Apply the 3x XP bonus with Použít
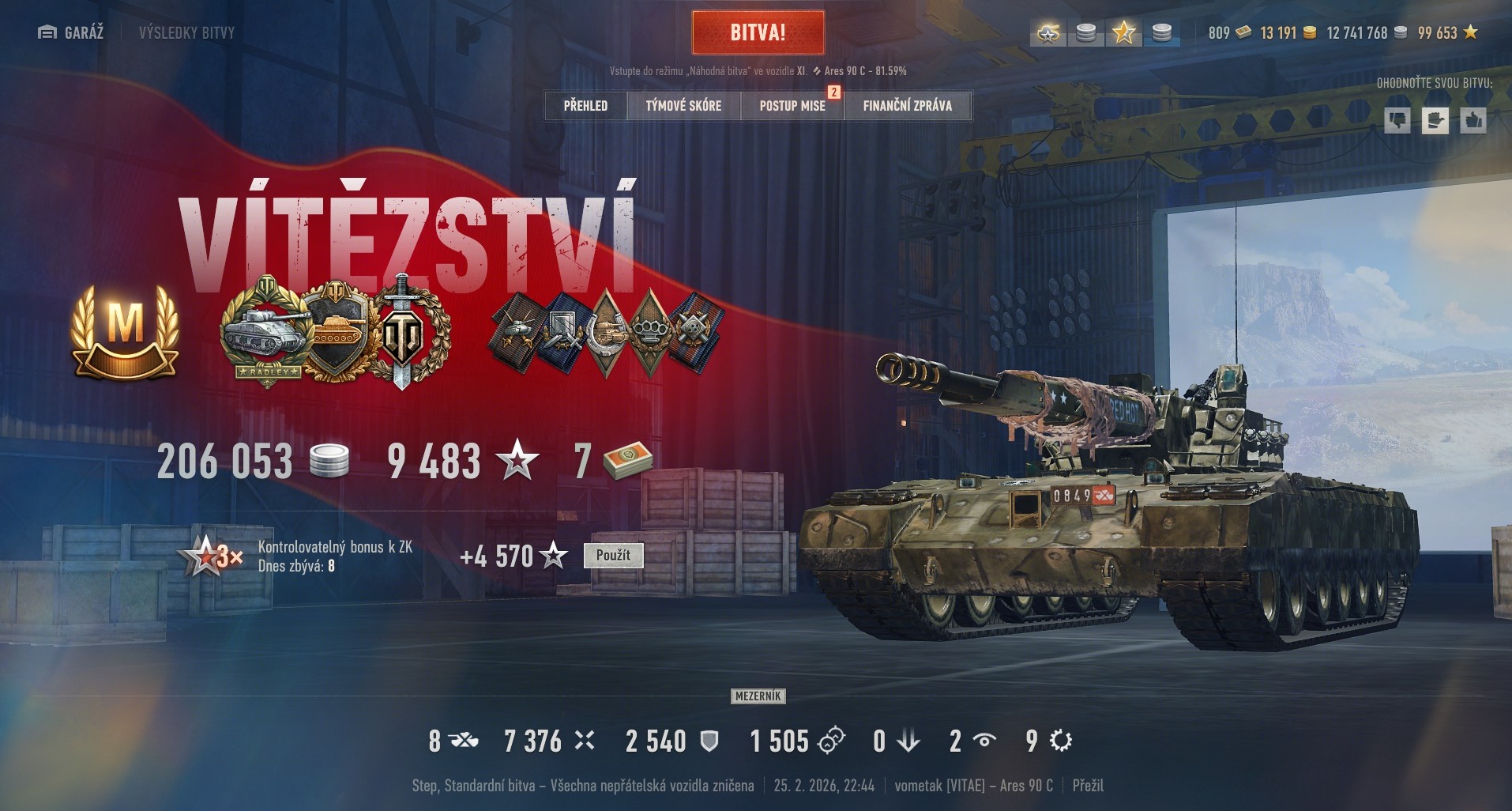This screenshot has width=1512, height=811. click(613, 555)
